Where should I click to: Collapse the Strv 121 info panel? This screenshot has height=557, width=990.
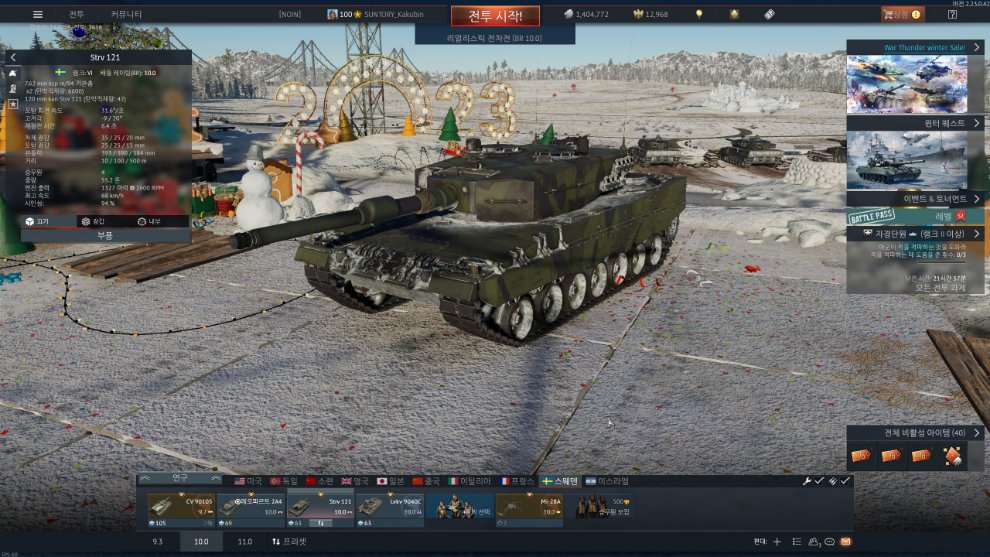[x=13, y=58]
